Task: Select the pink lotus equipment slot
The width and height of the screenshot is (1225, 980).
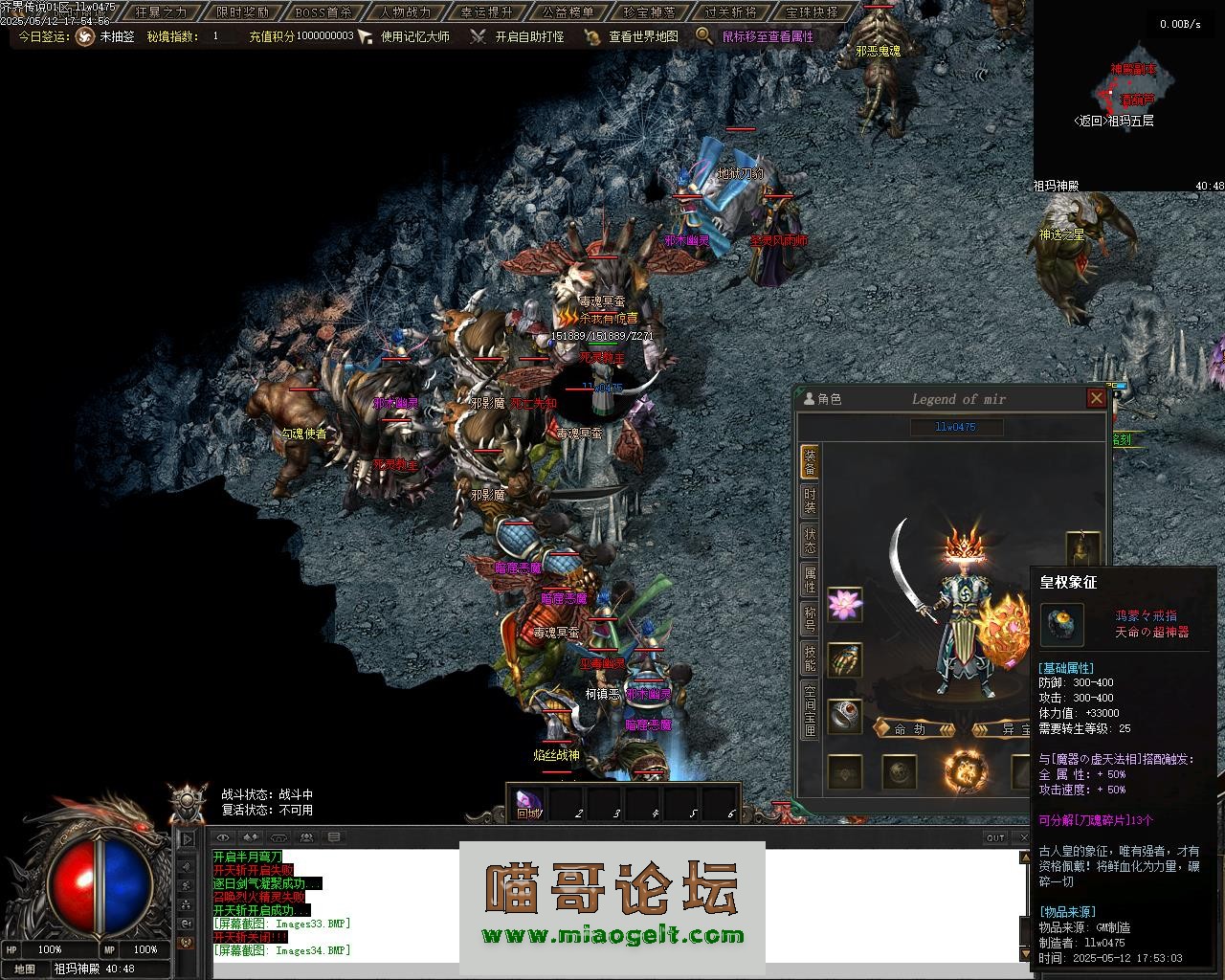Action: pyautogui.click(x=844, y=604)
